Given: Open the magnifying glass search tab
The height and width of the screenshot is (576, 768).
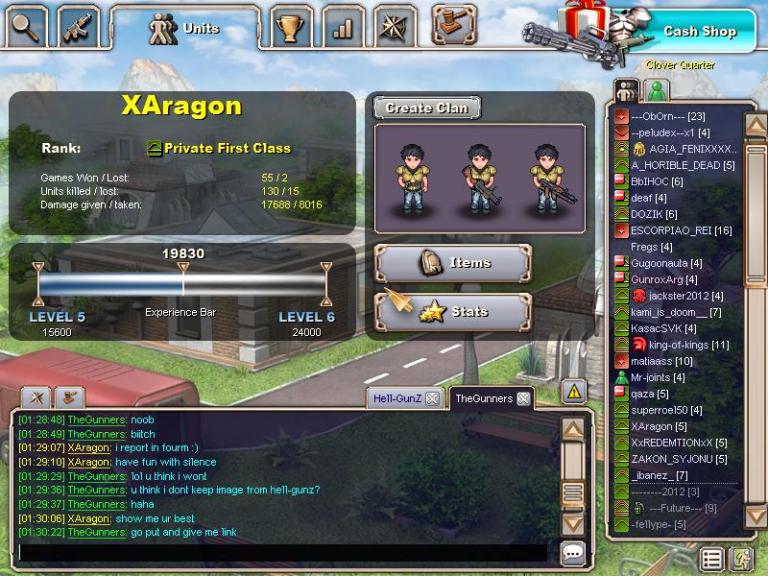Looking at the screenshot, I should (27, 26).
